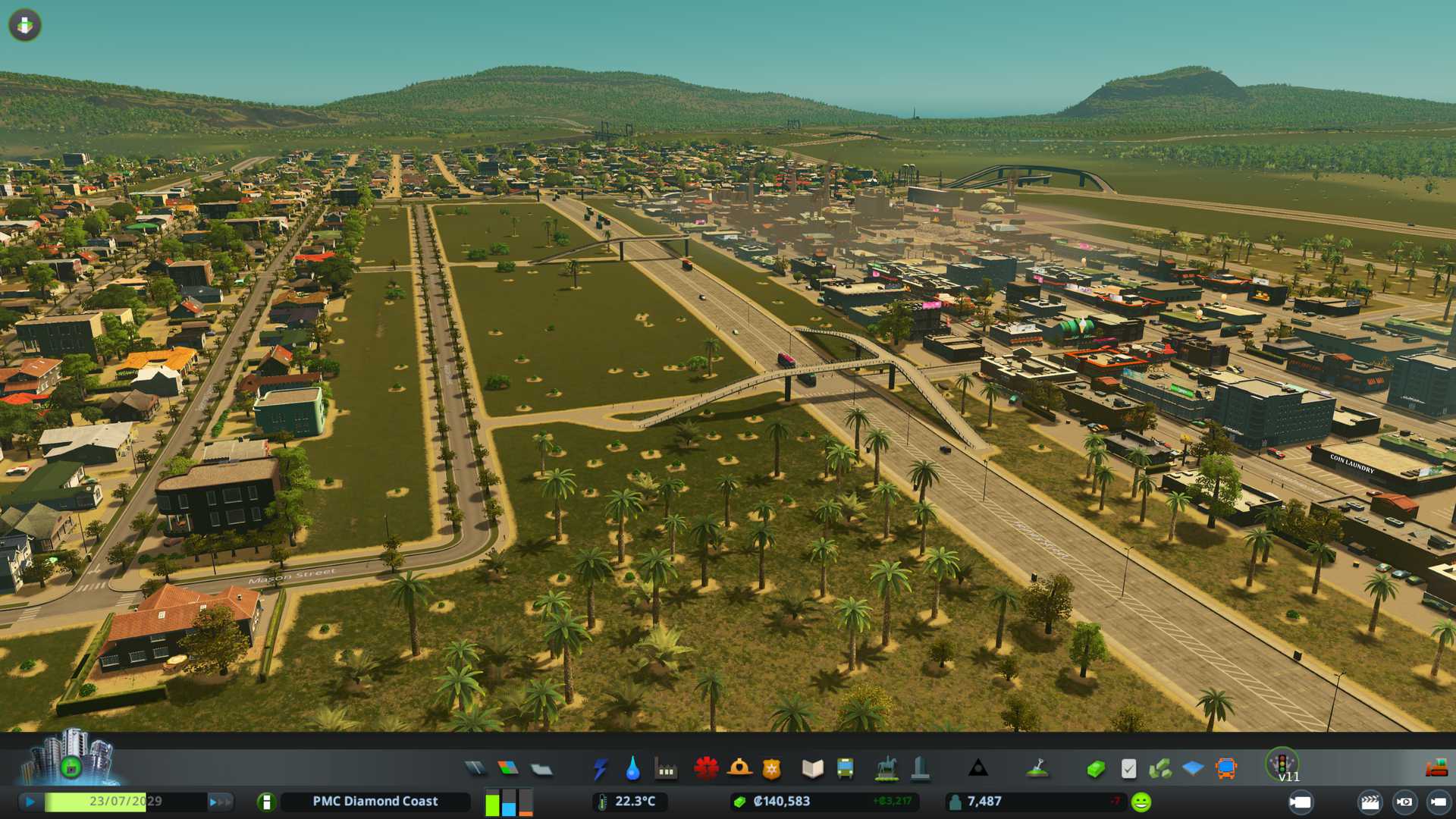Open city info next to PMC Diamond Coast
This screenshot has height=819, width=1456.
click(266, 802)
